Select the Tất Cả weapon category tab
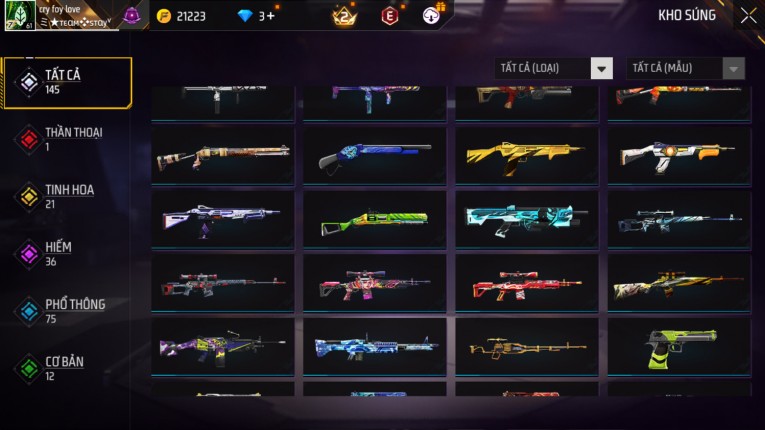 [67, 82]
